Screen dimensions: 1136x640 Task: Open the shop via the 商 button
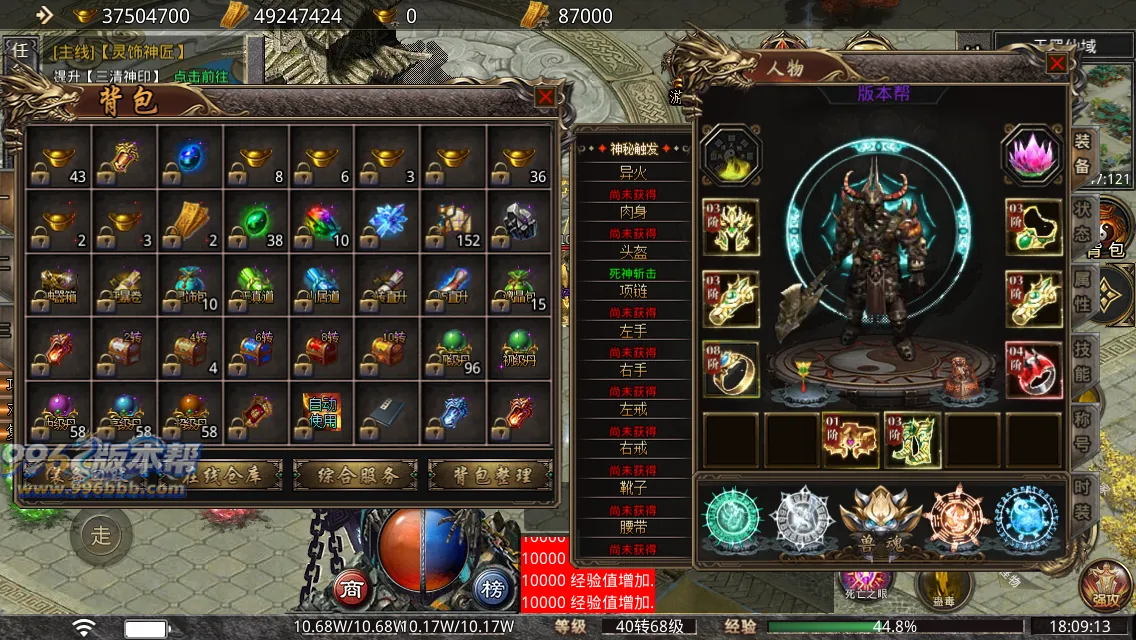tap(351, 587)
